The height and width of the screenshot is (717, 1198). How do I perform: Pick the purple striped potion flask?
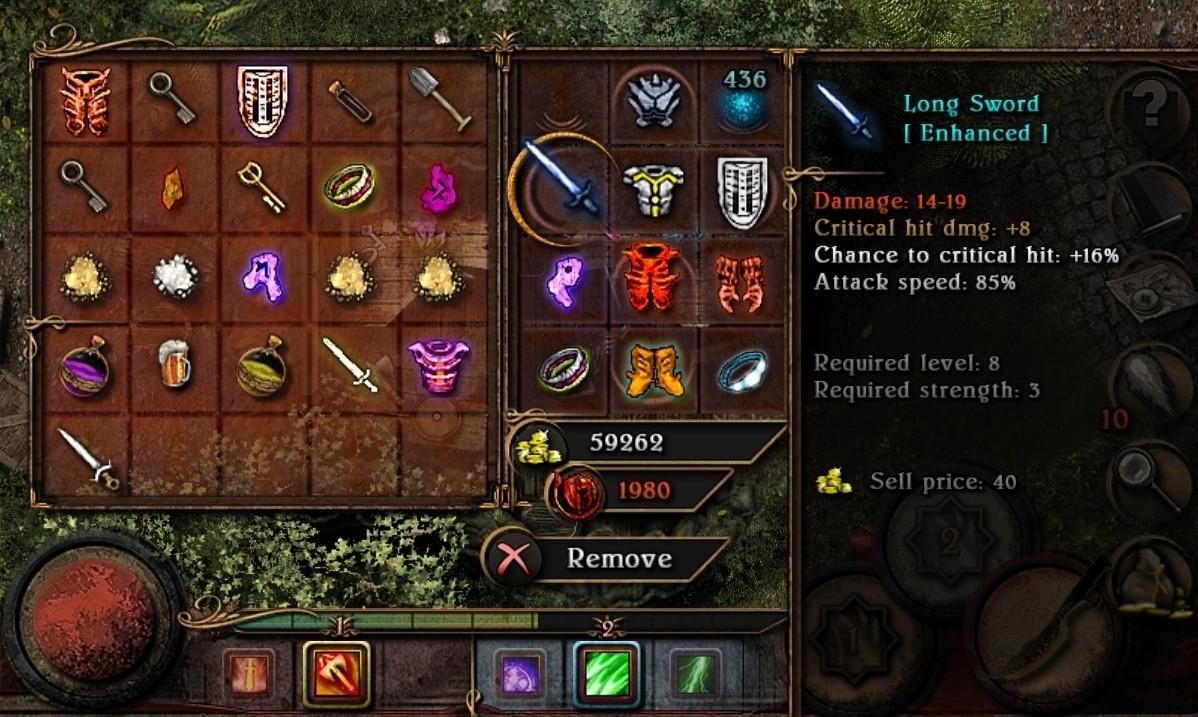click(x=84, y=365)
